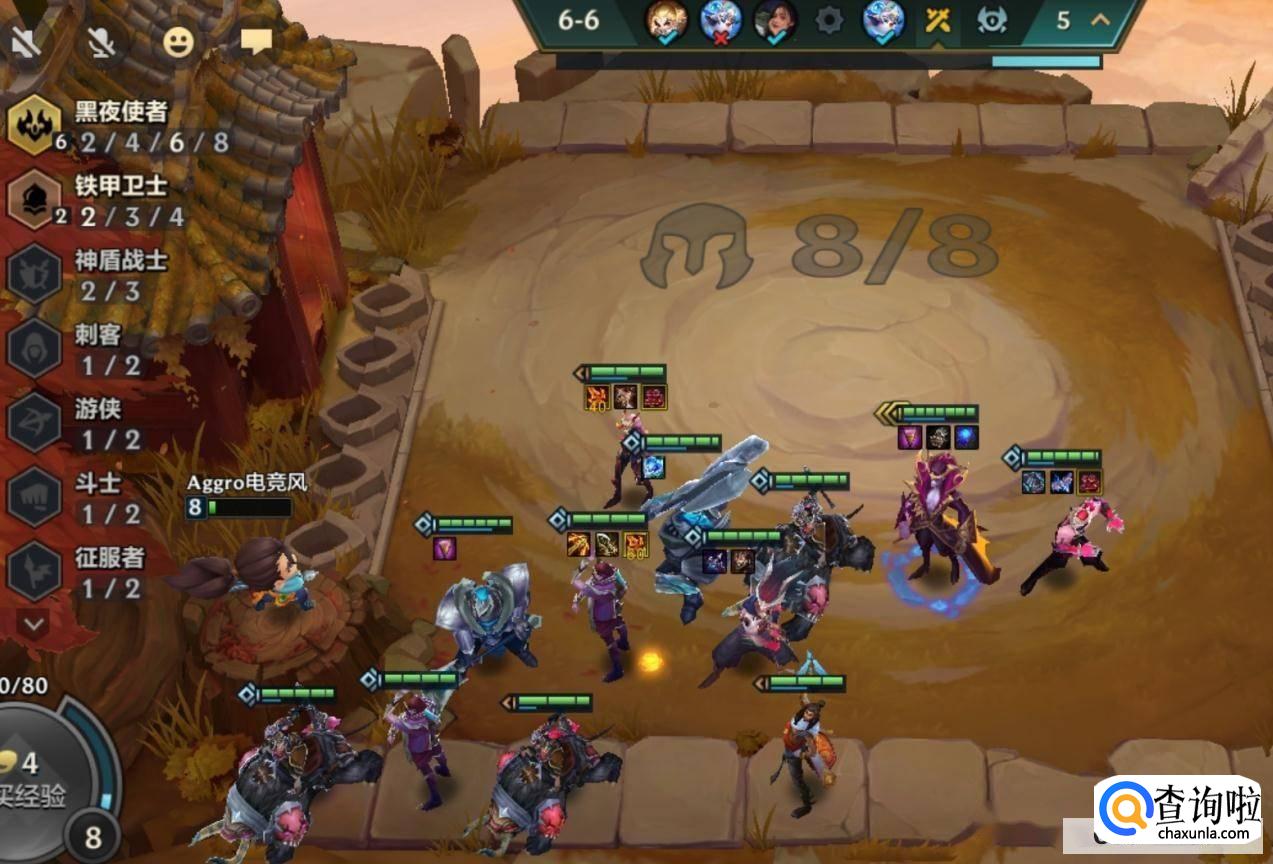The height and width of the screenshot is (864, 1273).
Task: Toggle the muted speaker sound icon
Action: click(23, 41)
